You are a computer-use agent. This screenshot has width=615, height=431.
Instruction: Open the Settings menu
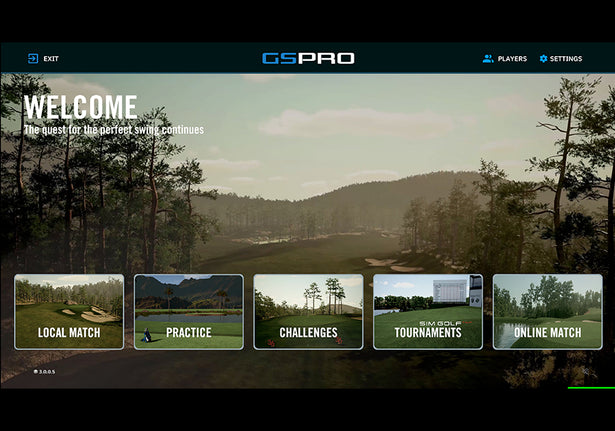coord(560,59)
